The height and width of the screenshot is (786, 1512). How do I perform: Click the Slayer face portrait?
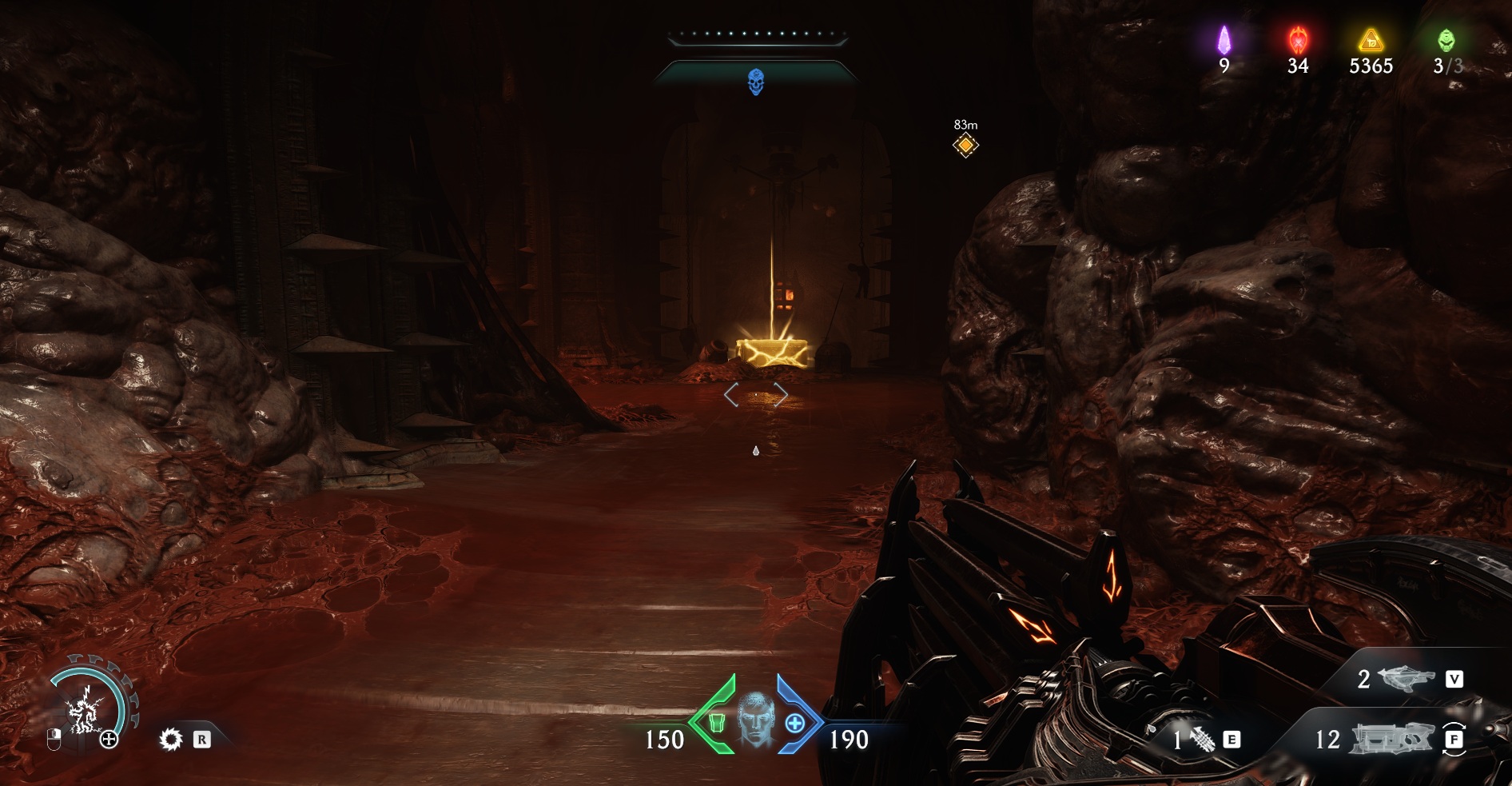(756, 721)
